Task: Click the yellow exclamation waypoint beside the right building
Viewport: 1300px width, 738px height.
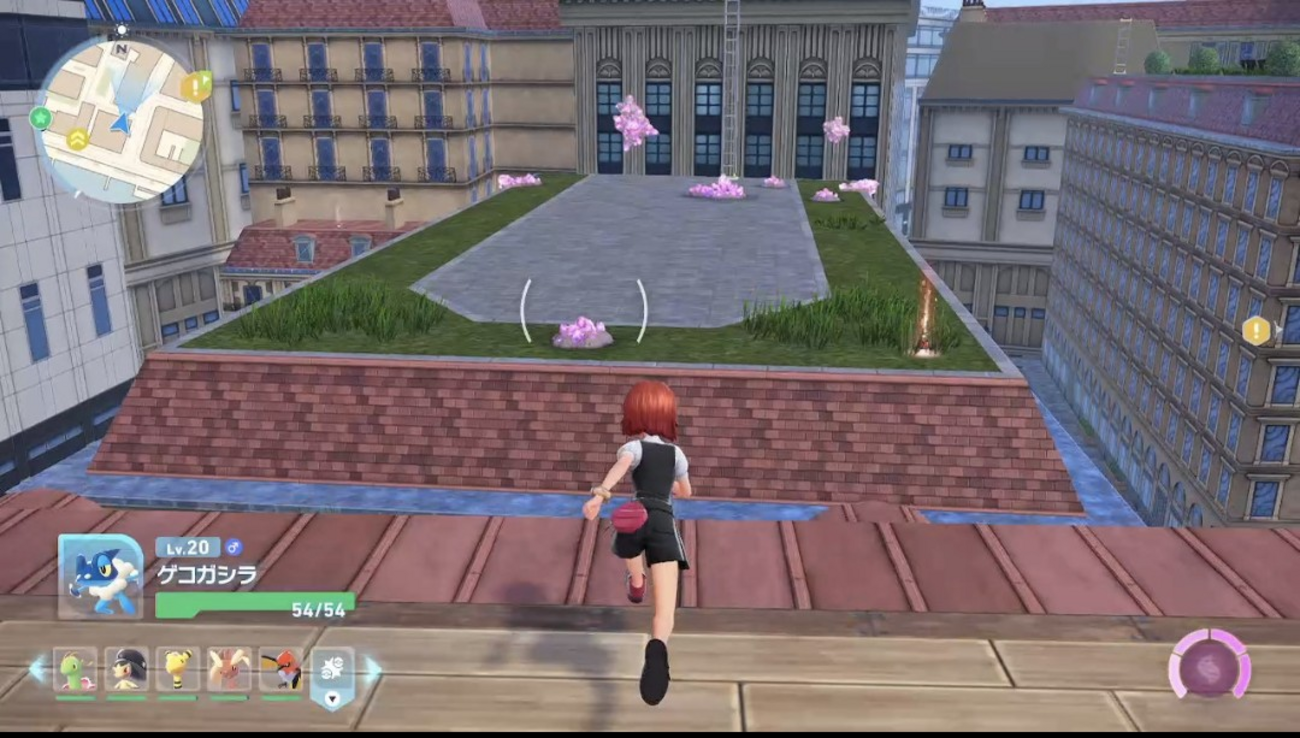Action: [1255, 330]
